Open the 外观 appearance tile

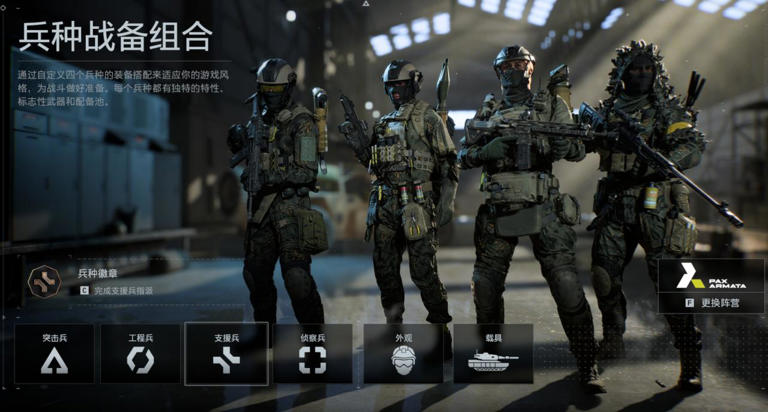point(403,353)
